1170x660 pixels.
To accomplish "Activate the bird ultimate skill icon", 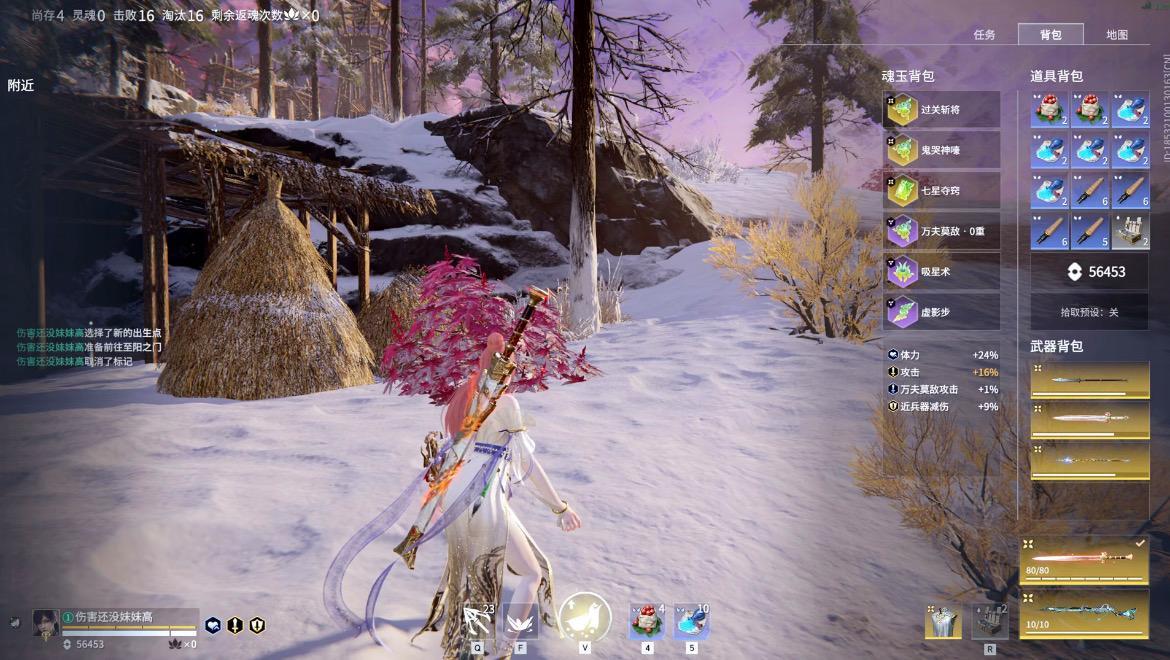I will pyautogui.click(x=584, y=618).
